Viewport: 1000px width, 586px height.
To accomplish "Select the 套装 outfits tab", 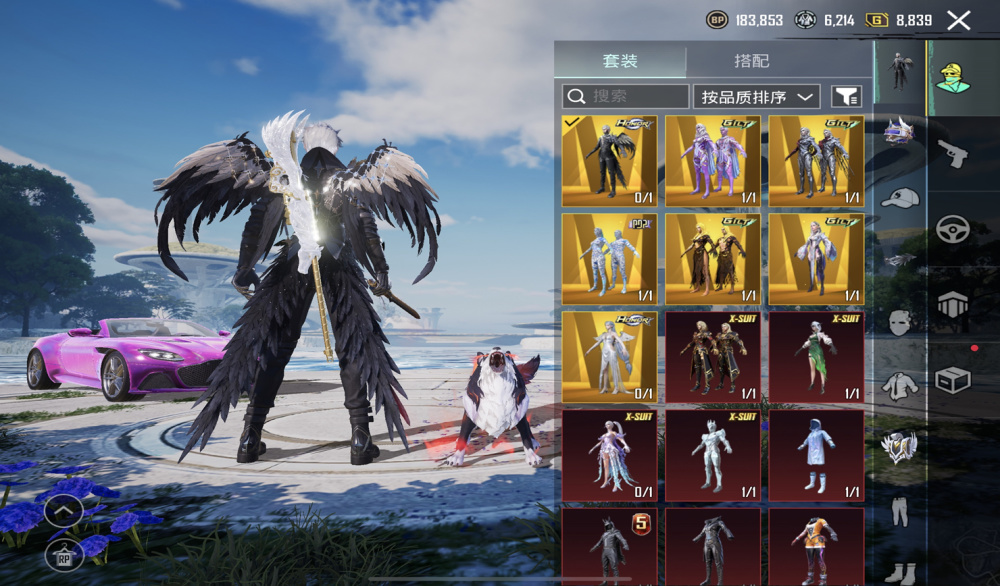I will (x=620, y=61).
